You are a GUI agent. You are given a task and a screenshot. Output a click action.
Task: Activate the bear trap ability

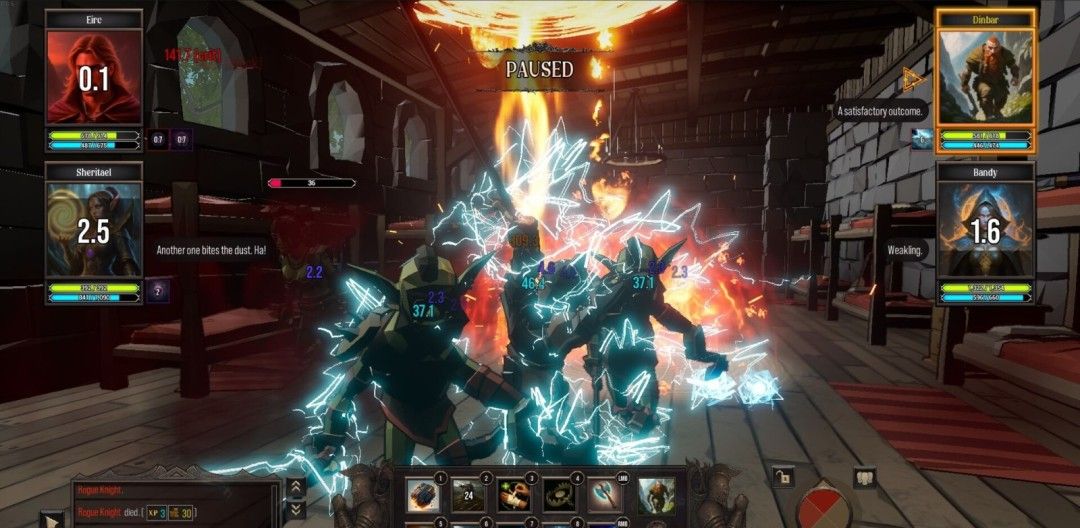pos(560,494)
